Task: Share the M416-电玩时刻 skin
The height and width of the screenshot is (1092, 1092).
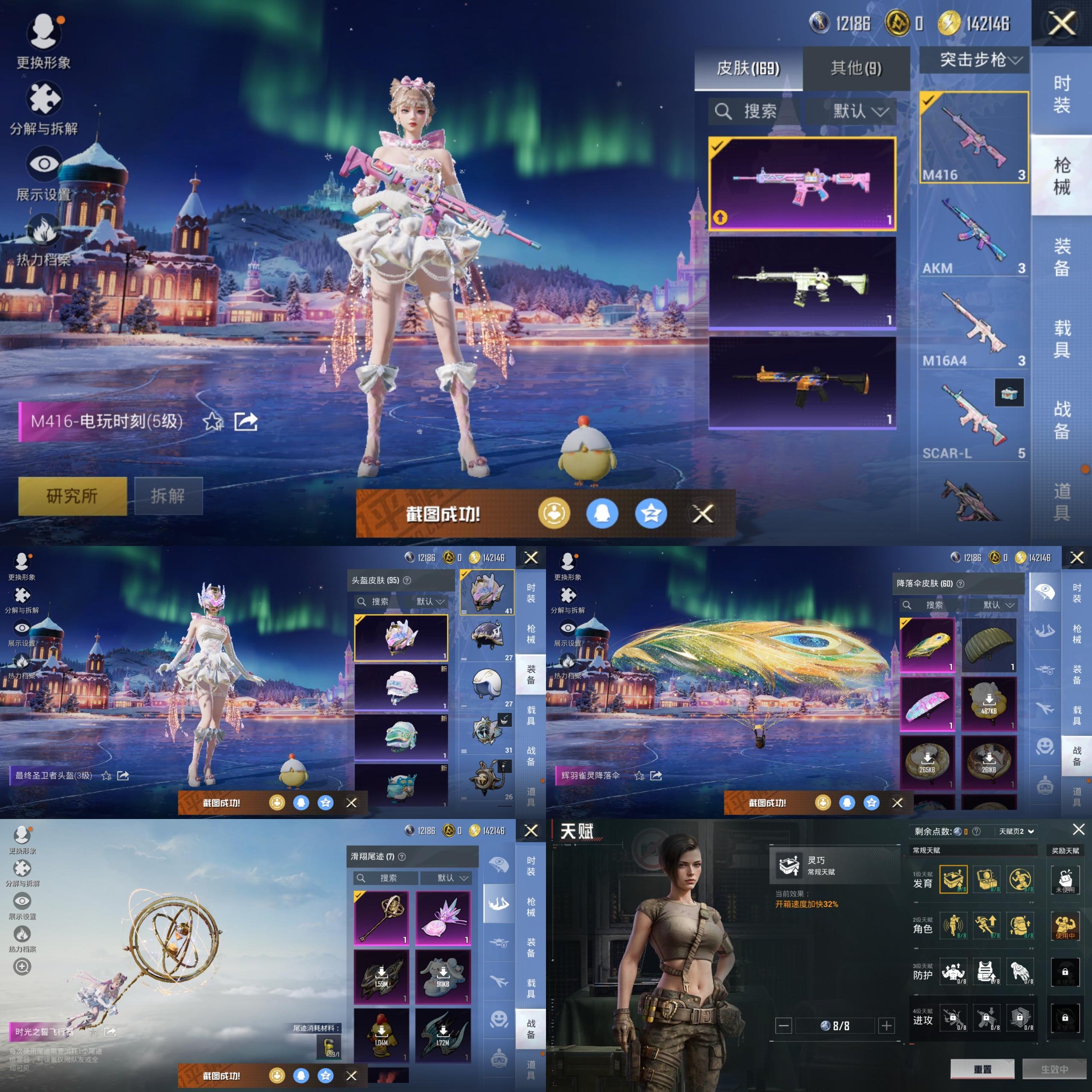Action: tap(246, 421)
